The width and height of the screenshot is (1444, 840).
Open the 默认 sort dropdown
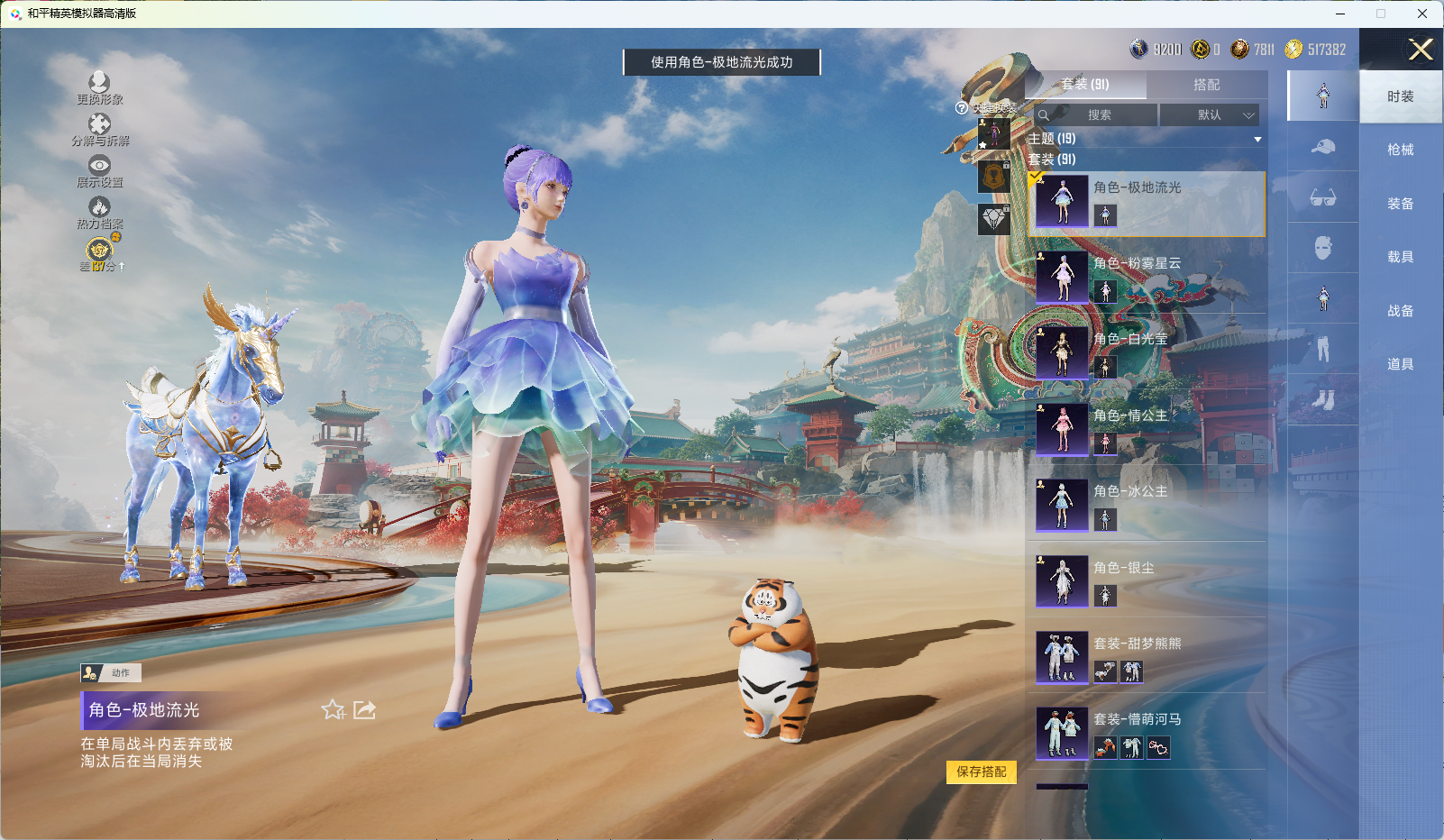coord(1210,115)
